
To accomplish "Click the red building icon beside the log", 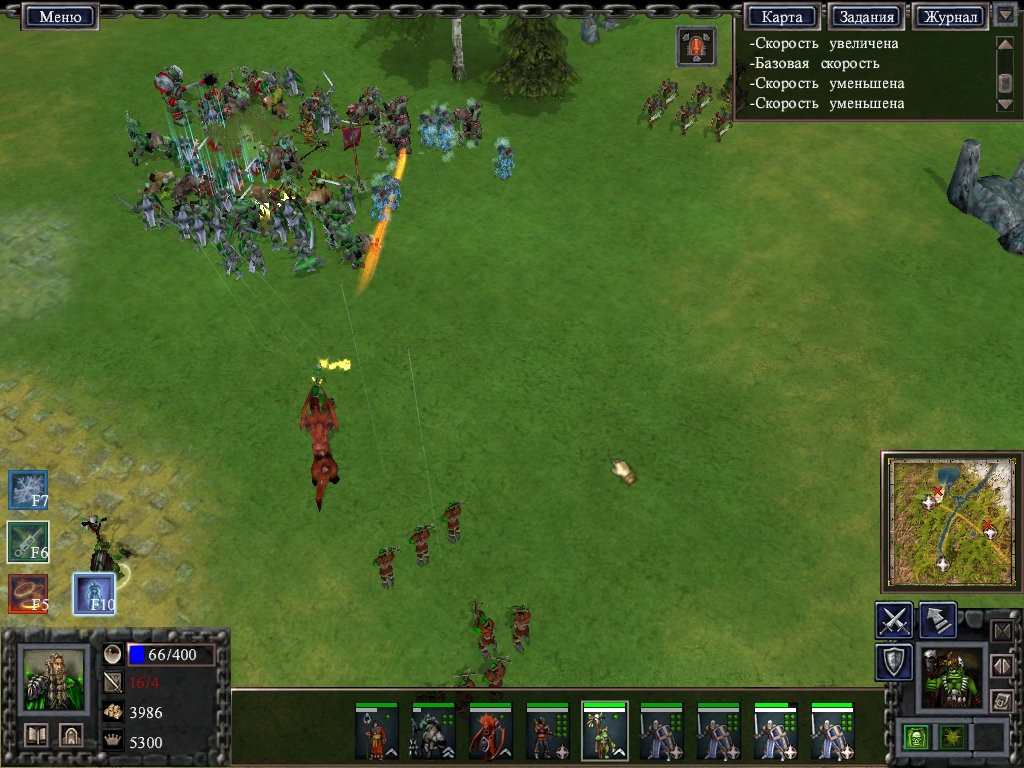I will click(x=695, y=46).
